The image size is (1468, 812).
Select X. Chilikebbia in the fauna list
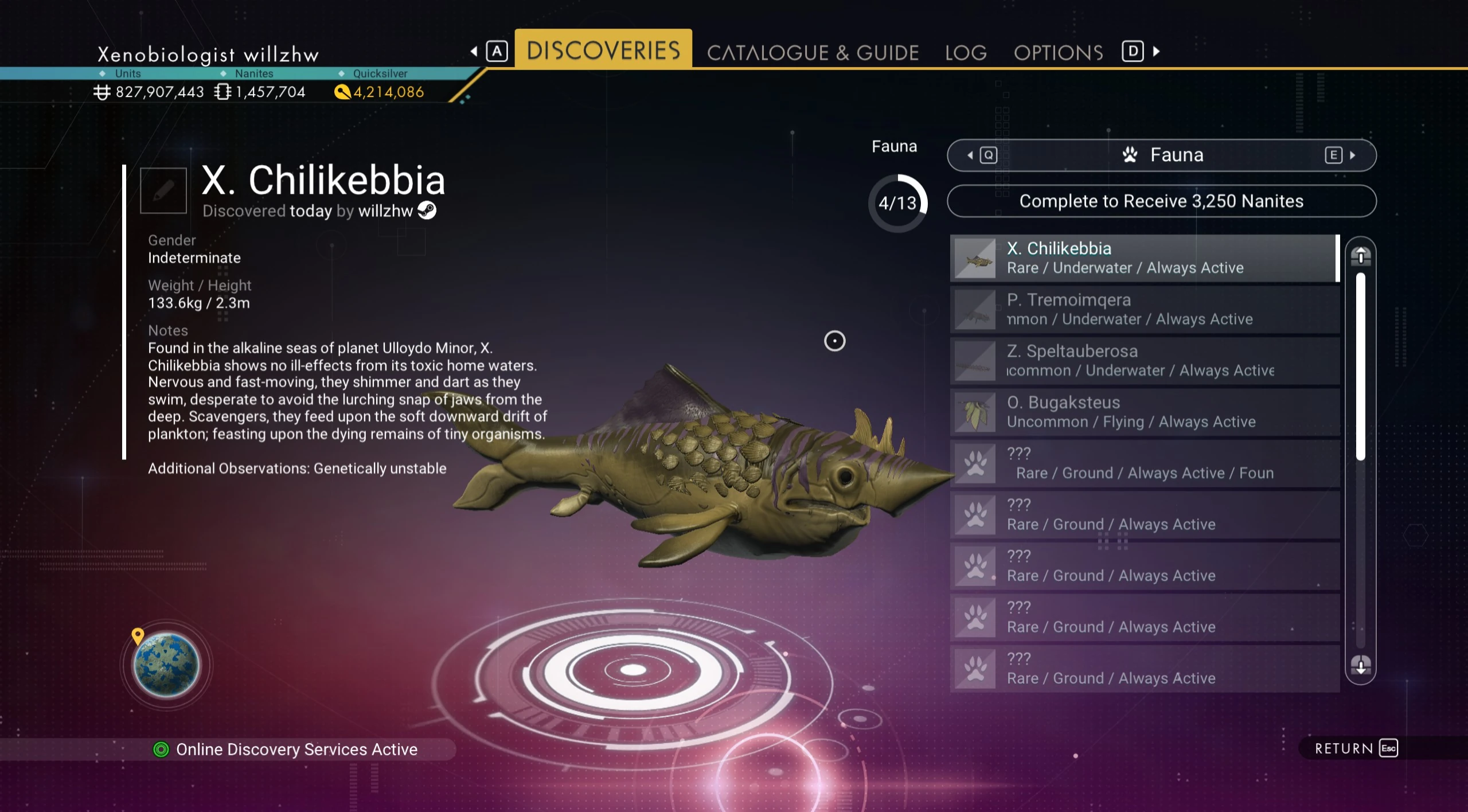1144,258
